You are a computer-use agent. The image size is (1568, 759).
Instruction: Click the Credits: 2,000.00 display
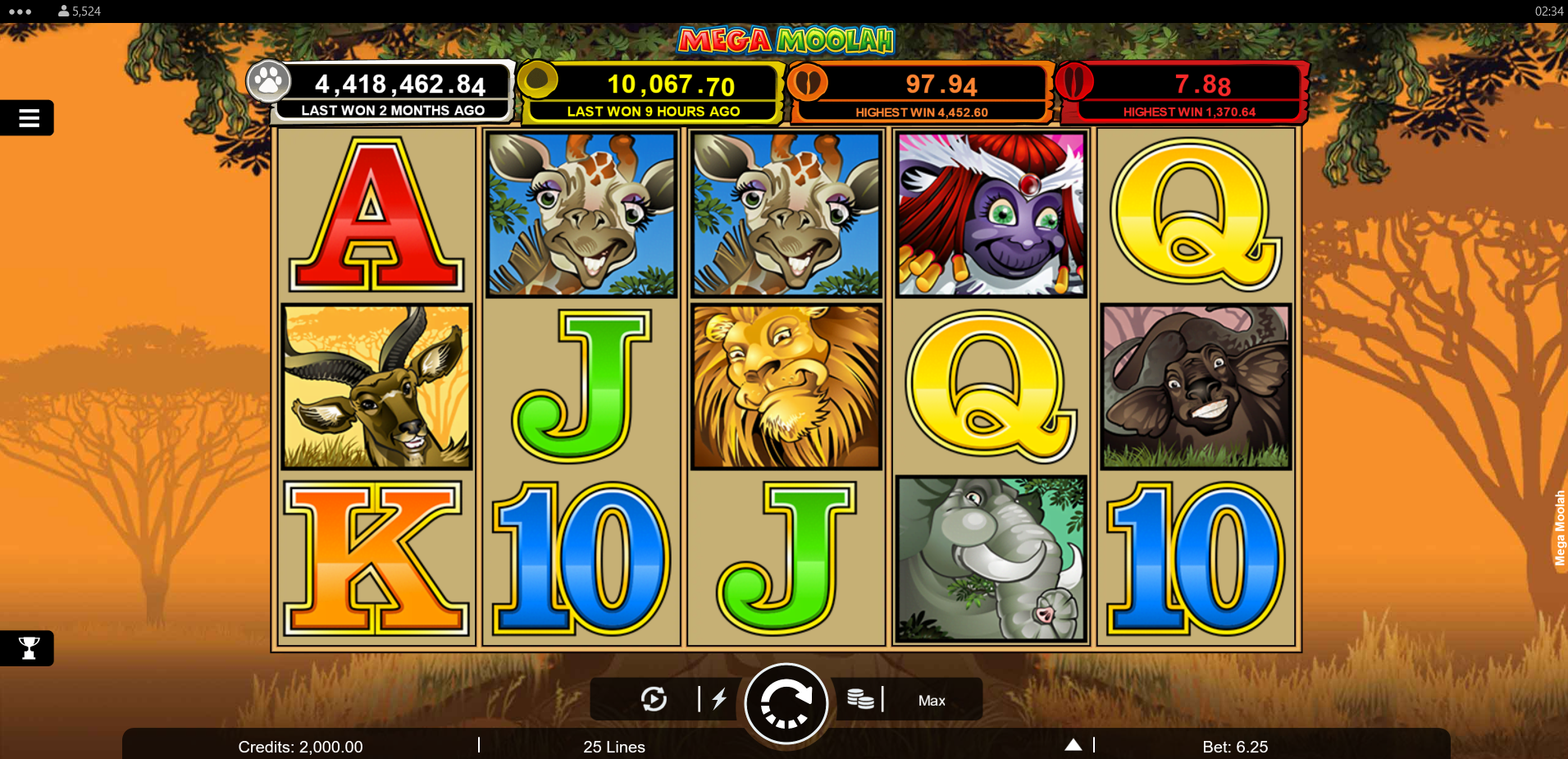(x=300, y=746)
